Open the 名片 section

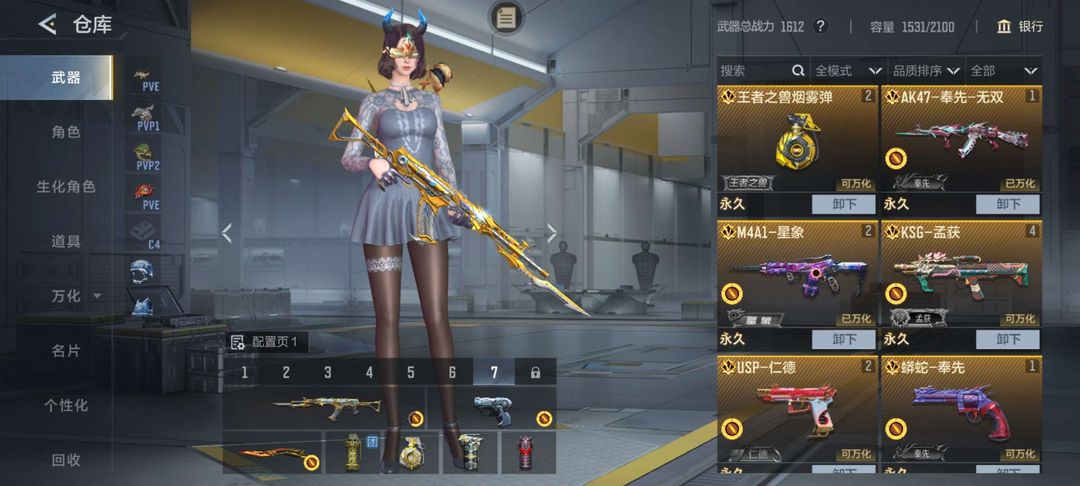click(66, 351)
